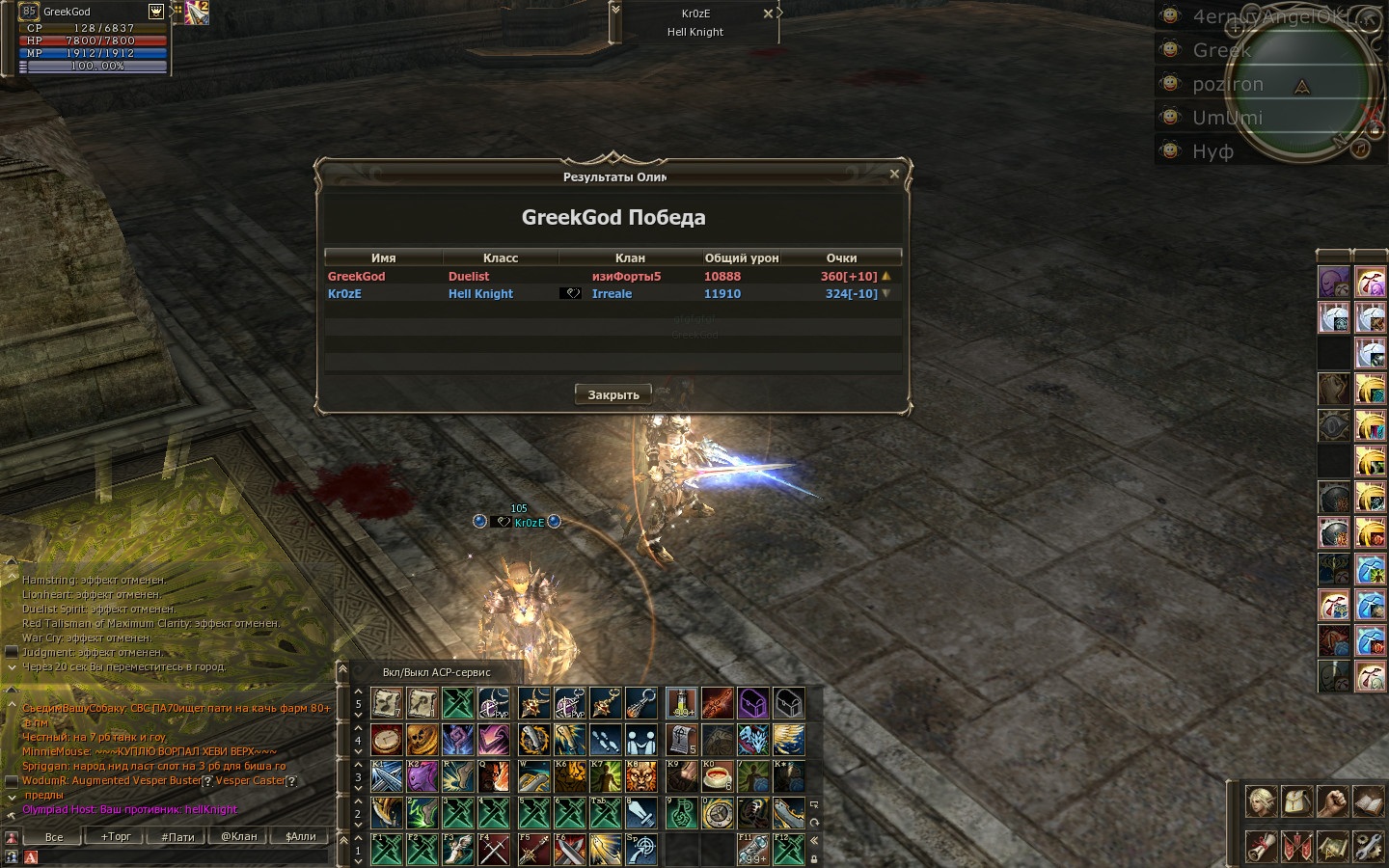Image resolution: width=1389 pixels, height=868 pixels.
Task: Select party member poziron
Action: (1227, 84)
